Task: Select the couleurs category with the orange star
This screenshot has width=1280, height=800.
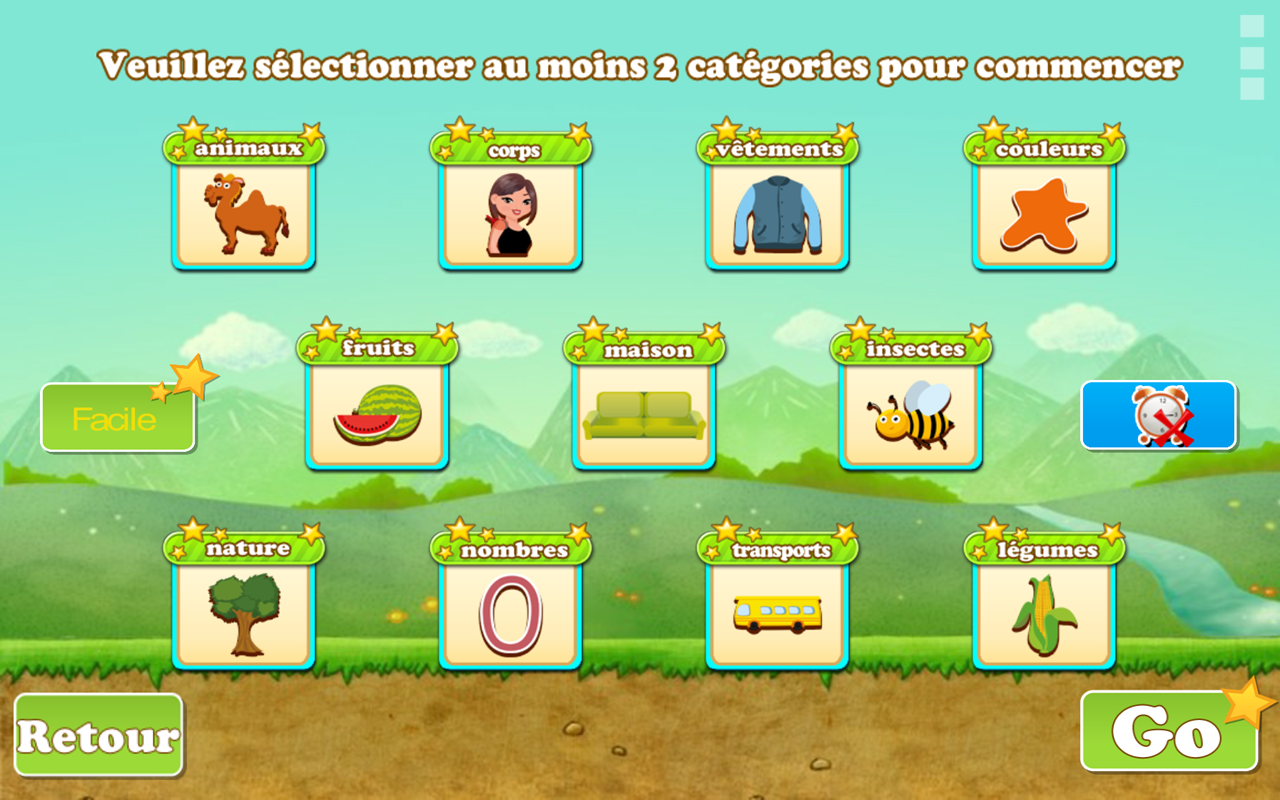Action: pyautogui.click(x=1043, y=213)
